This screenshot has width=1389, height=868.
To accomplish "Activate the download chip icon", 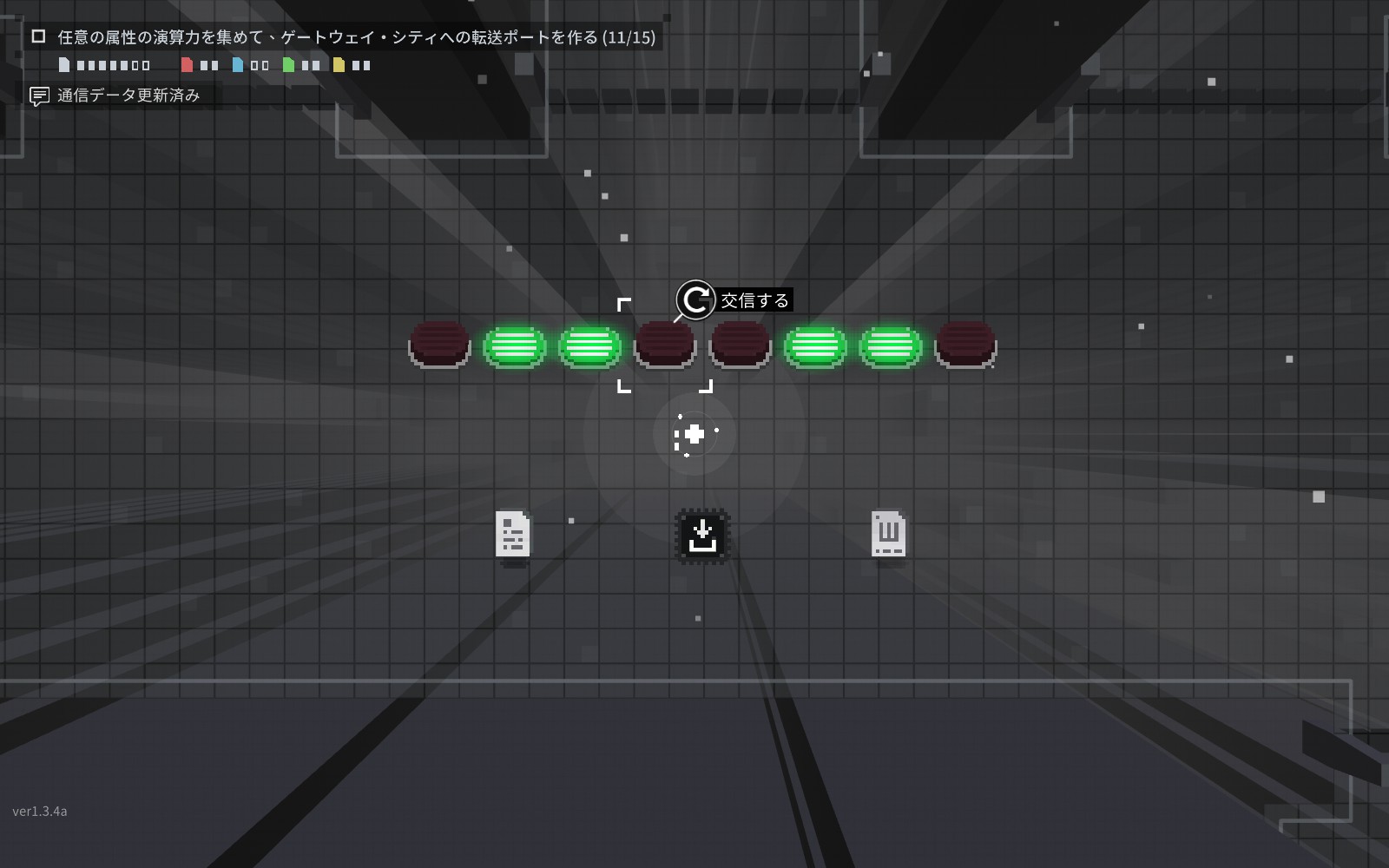I will [x=702, y=535].
